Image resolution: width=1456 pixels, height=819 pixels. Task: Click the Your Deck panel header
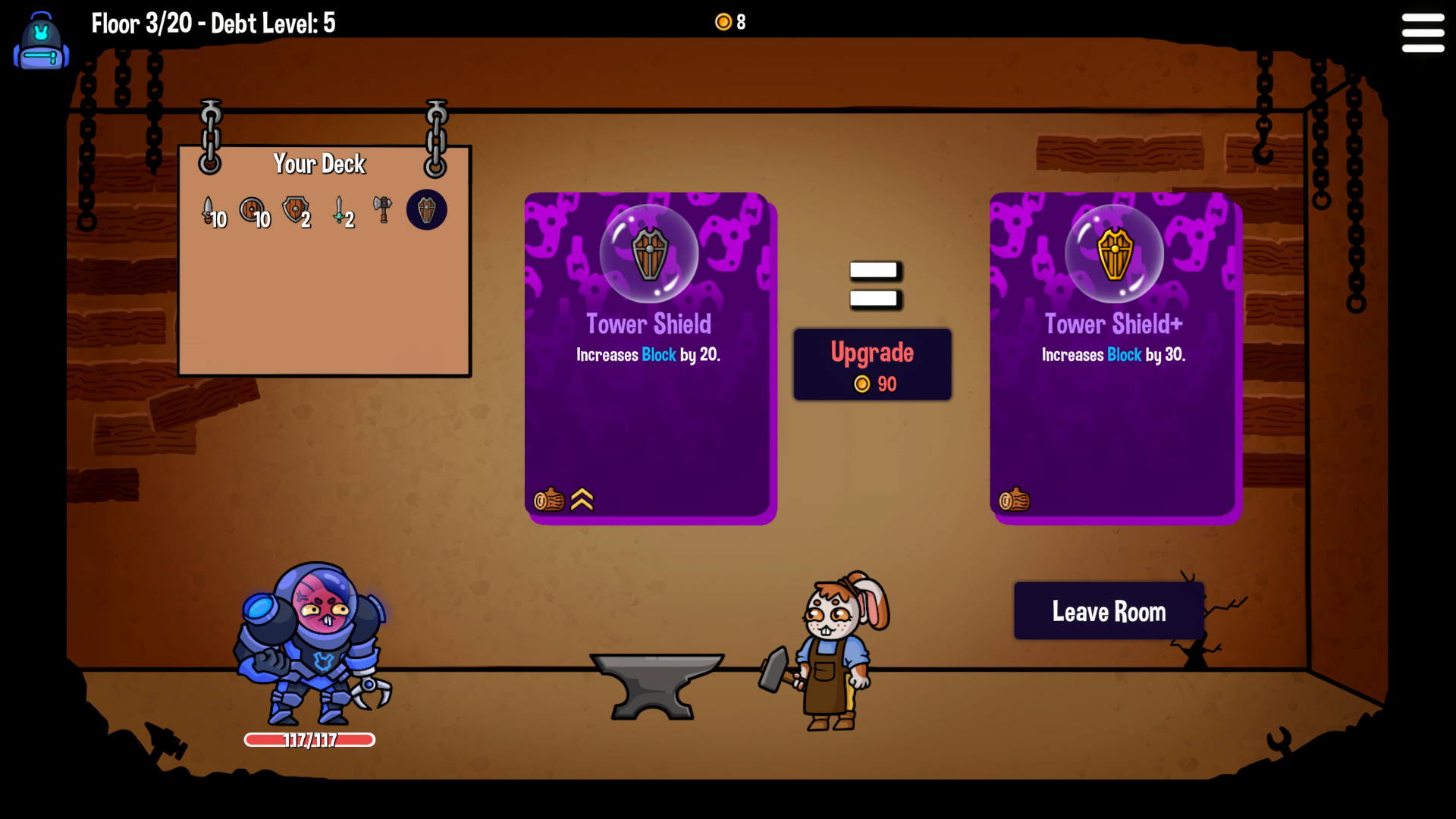(x=319, y=164)
